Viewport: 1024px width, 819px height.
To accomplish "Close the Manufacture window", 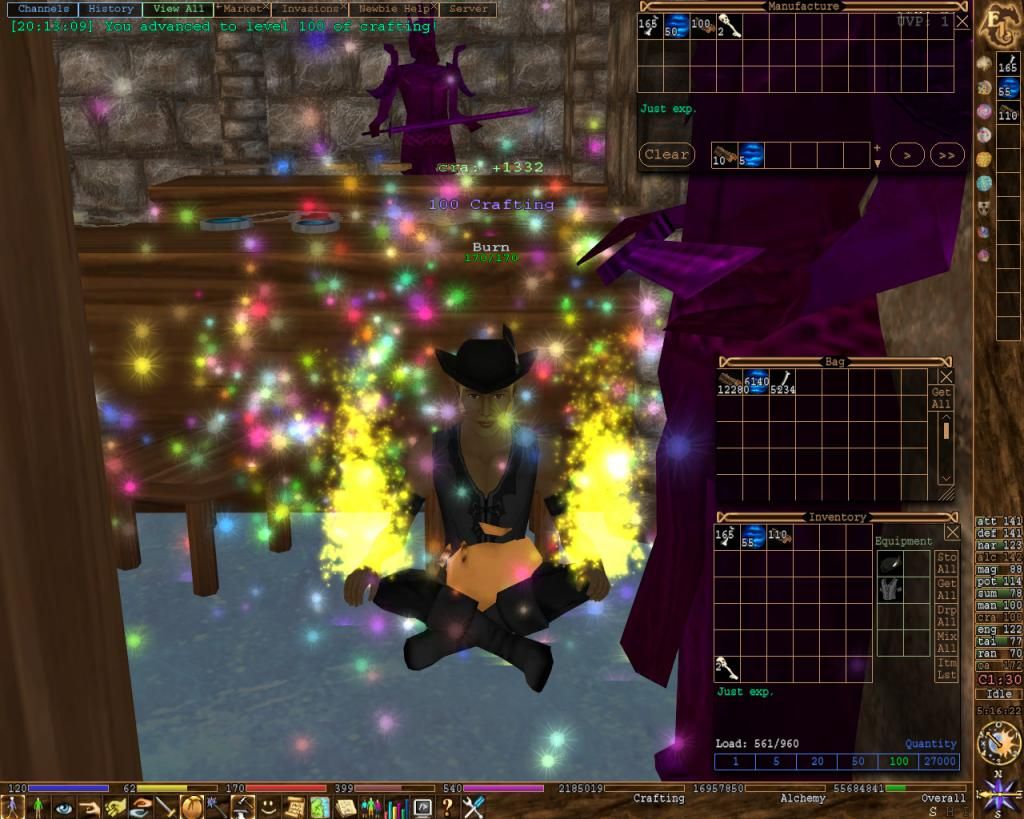I will click(x=962, y=21).
